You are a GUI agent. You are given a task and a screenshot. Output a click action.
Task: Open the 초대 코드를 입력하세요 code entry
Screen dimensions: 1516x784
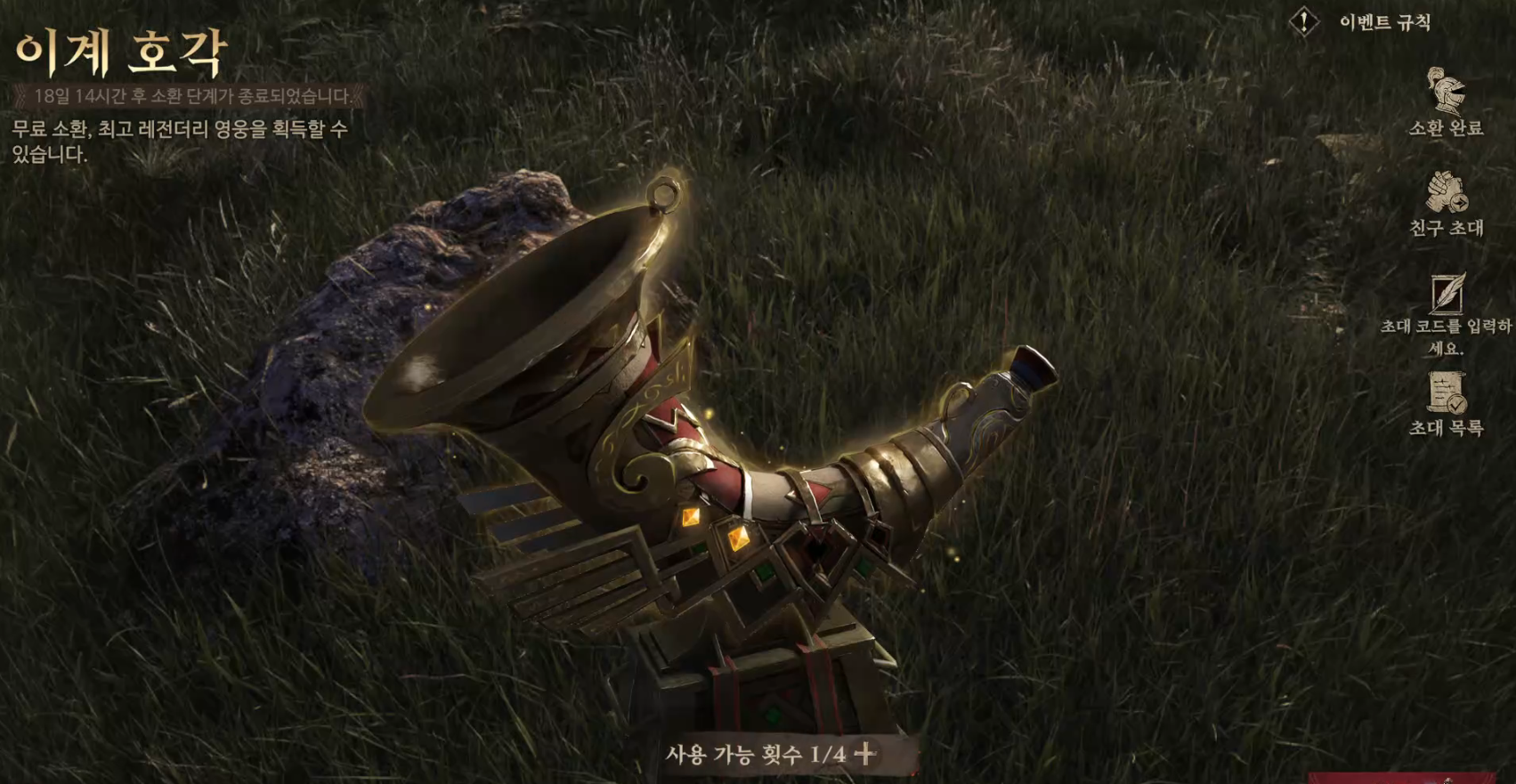coord(1447,295)
